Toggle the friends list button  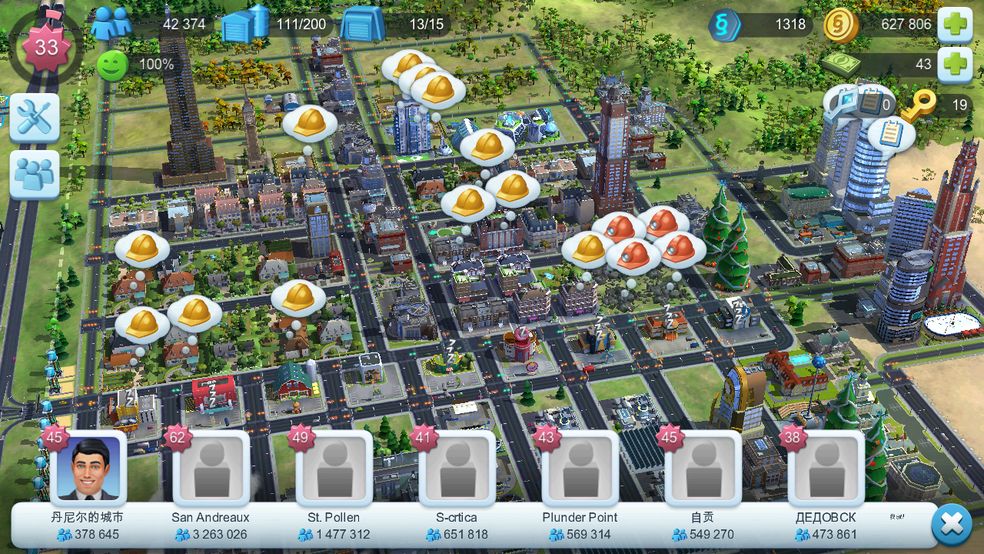click(x=34, y=176)
